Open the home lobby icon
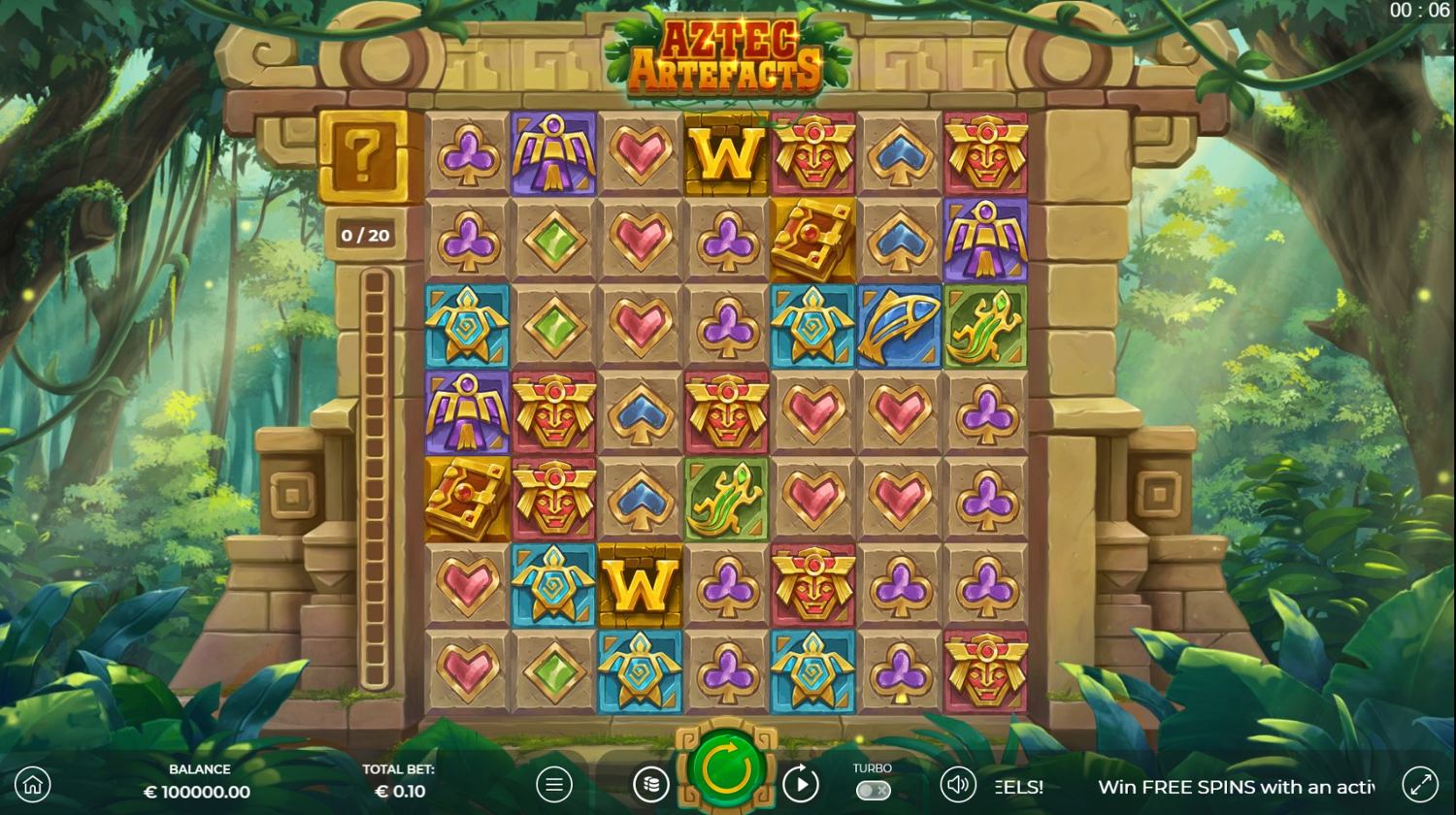Viewport: 1456px width, 815px height. [34, 784]
